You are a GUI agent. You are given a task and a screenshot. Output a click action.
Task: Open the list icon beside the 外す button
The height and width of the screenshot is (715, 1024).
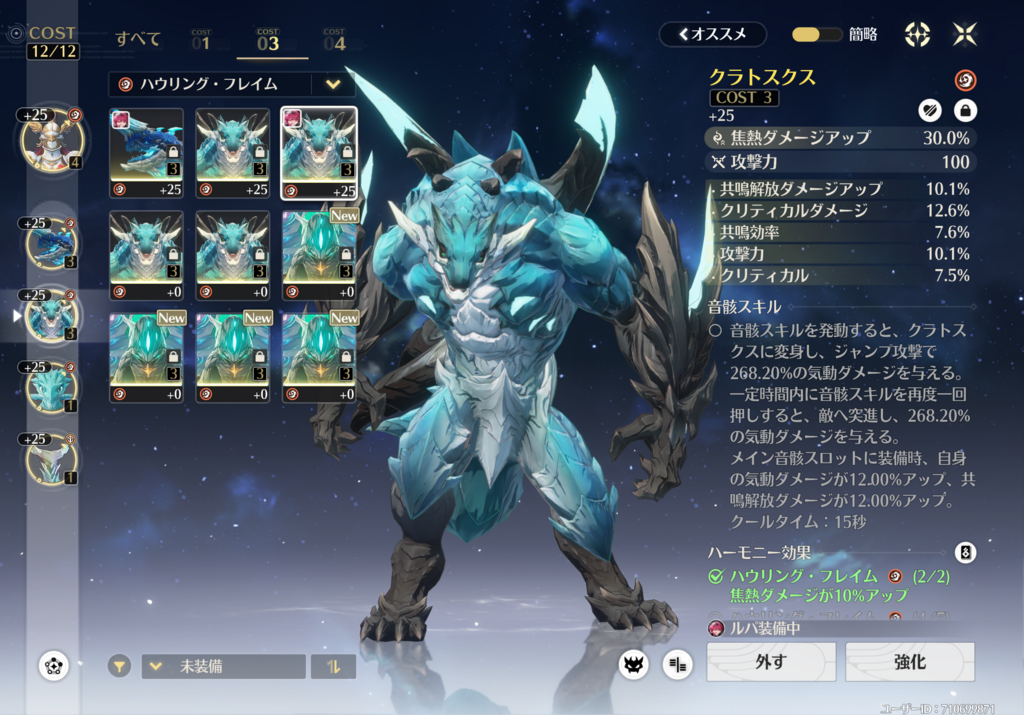(677, 664)
